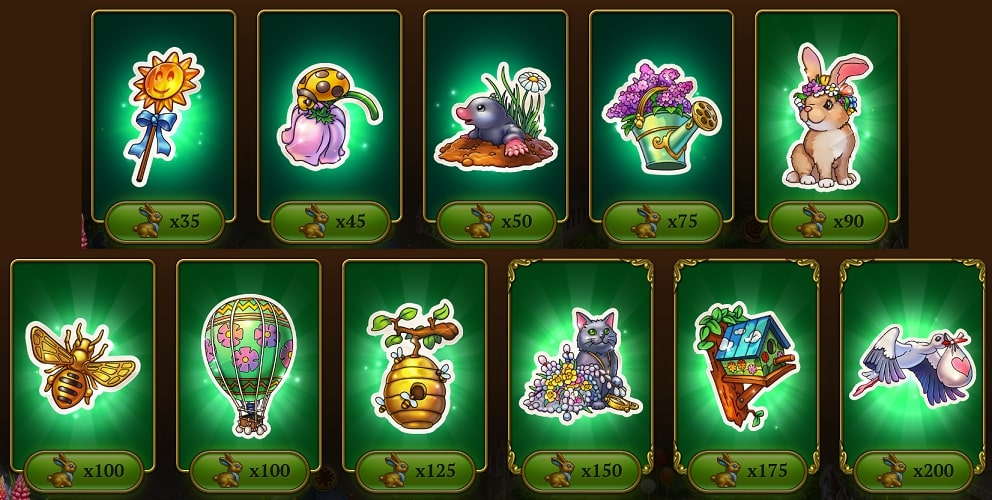Pick the birdhouse sticker card
Image resolution: width=992 pixels, height=500 pixels.
746,362
